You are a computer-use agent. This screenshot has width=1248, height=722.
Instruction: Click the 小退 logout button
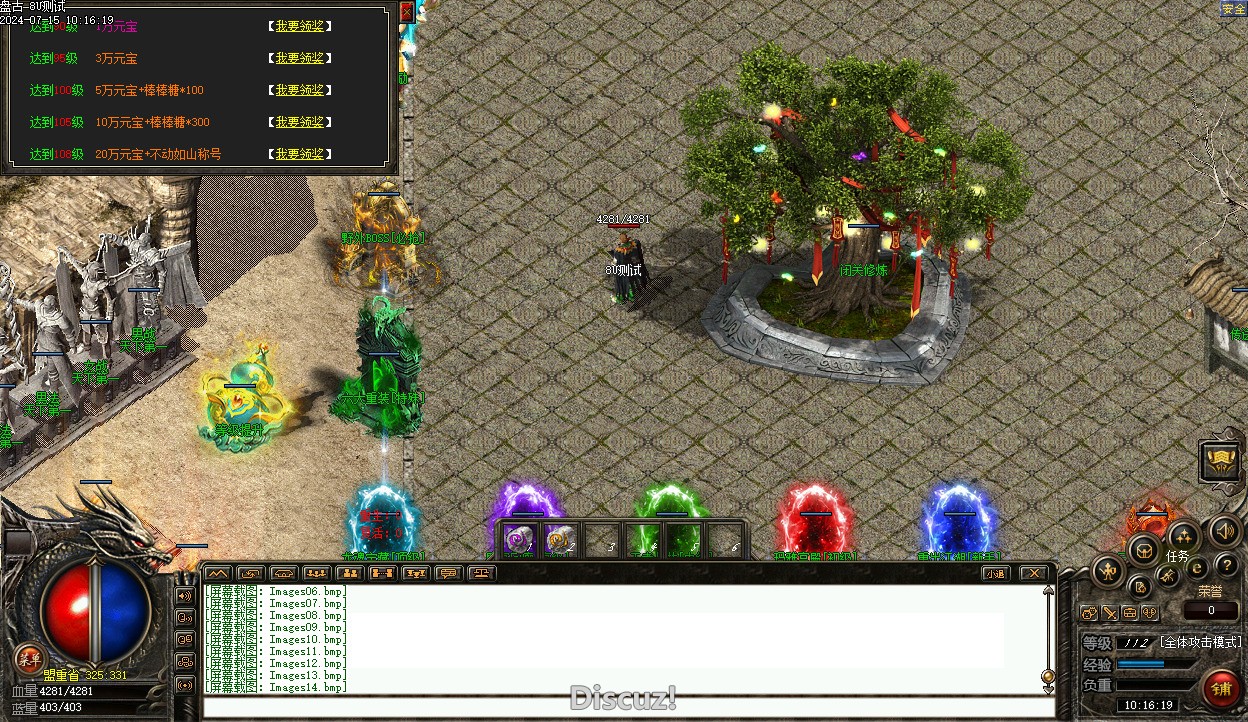pos(994,573)
